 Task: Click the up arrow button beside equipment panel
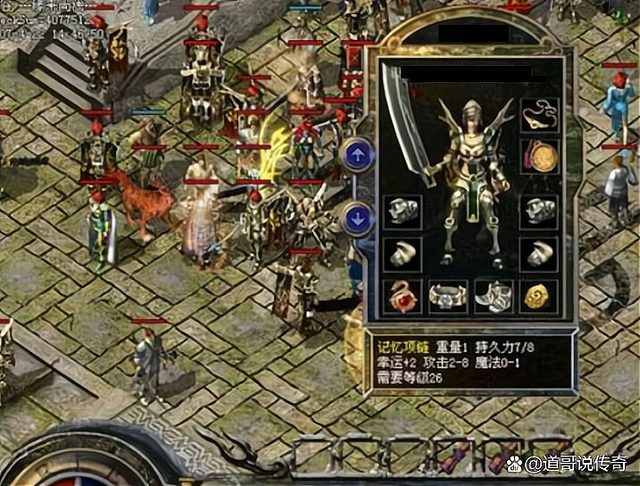pos(357,156)
